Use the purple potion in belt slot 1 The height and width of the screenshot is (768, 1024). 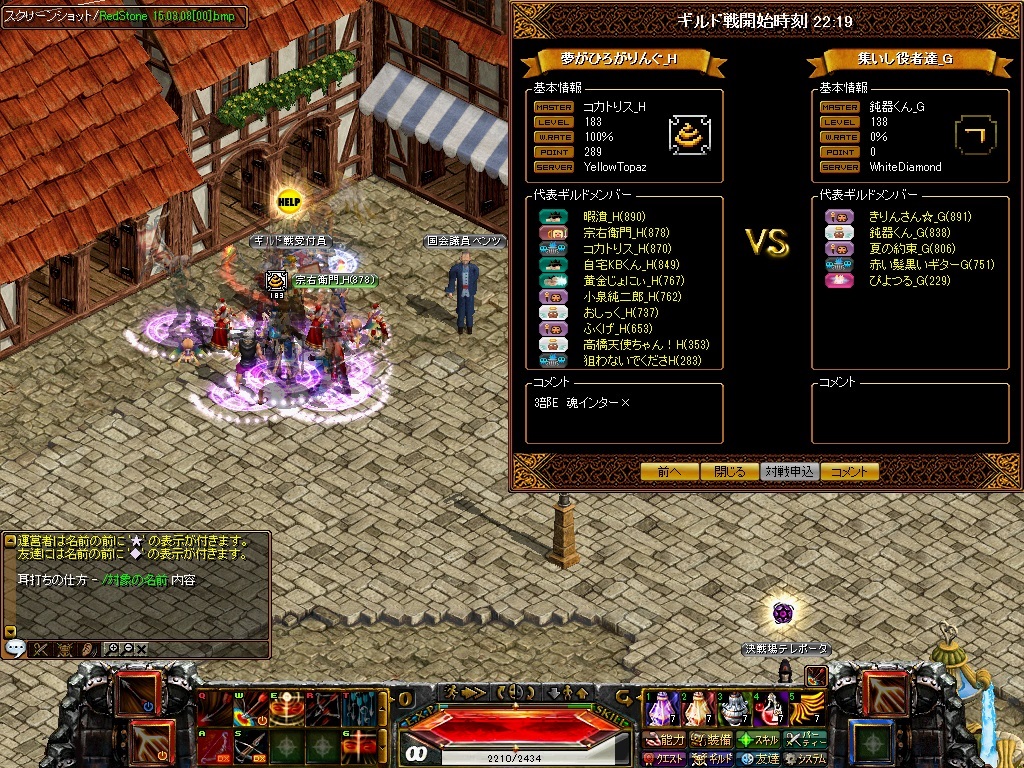tap(661, 710)
